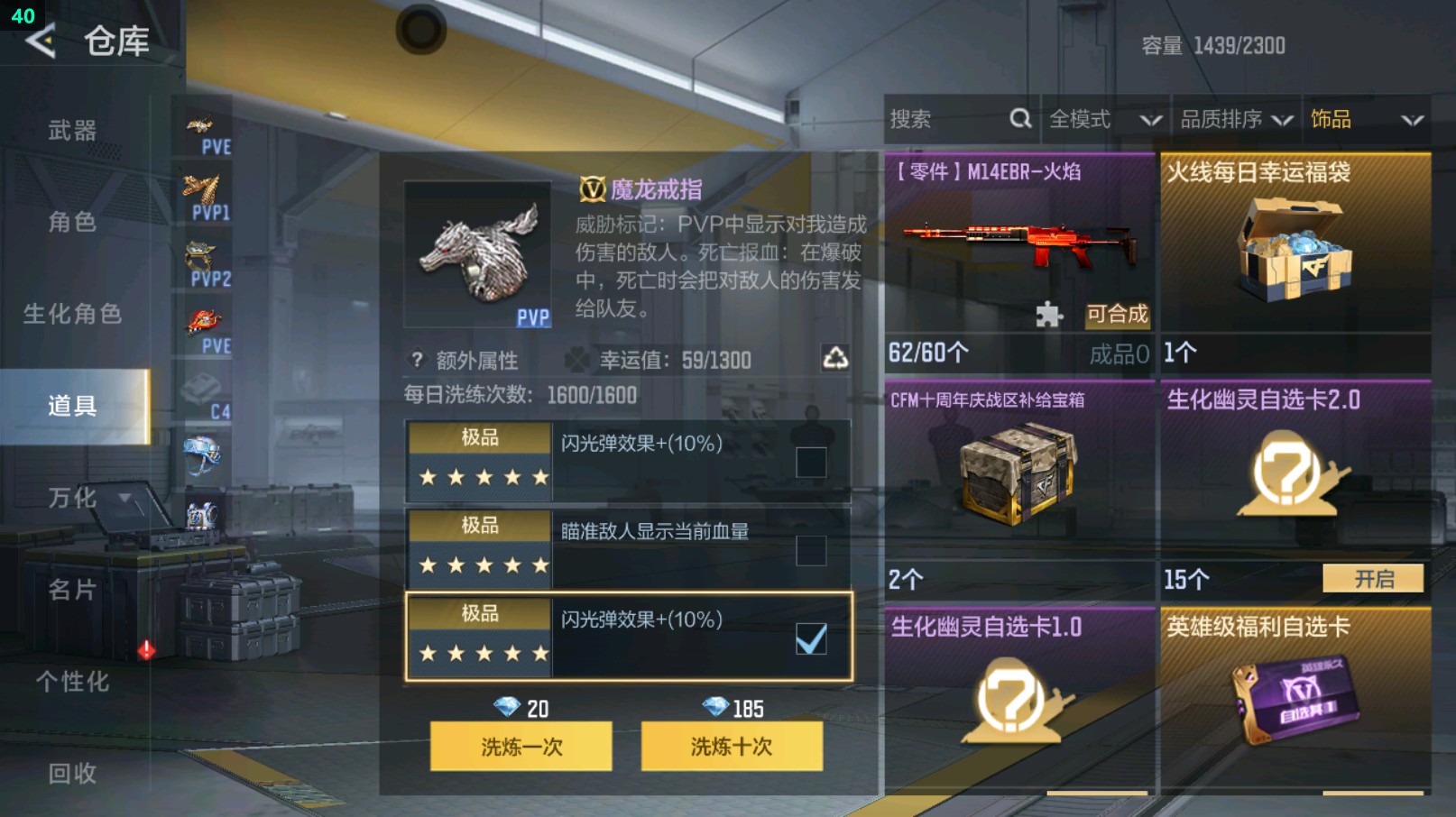The image size is (1456, 817).
Task: Click the search magnifier icon
Action: 1020,118
